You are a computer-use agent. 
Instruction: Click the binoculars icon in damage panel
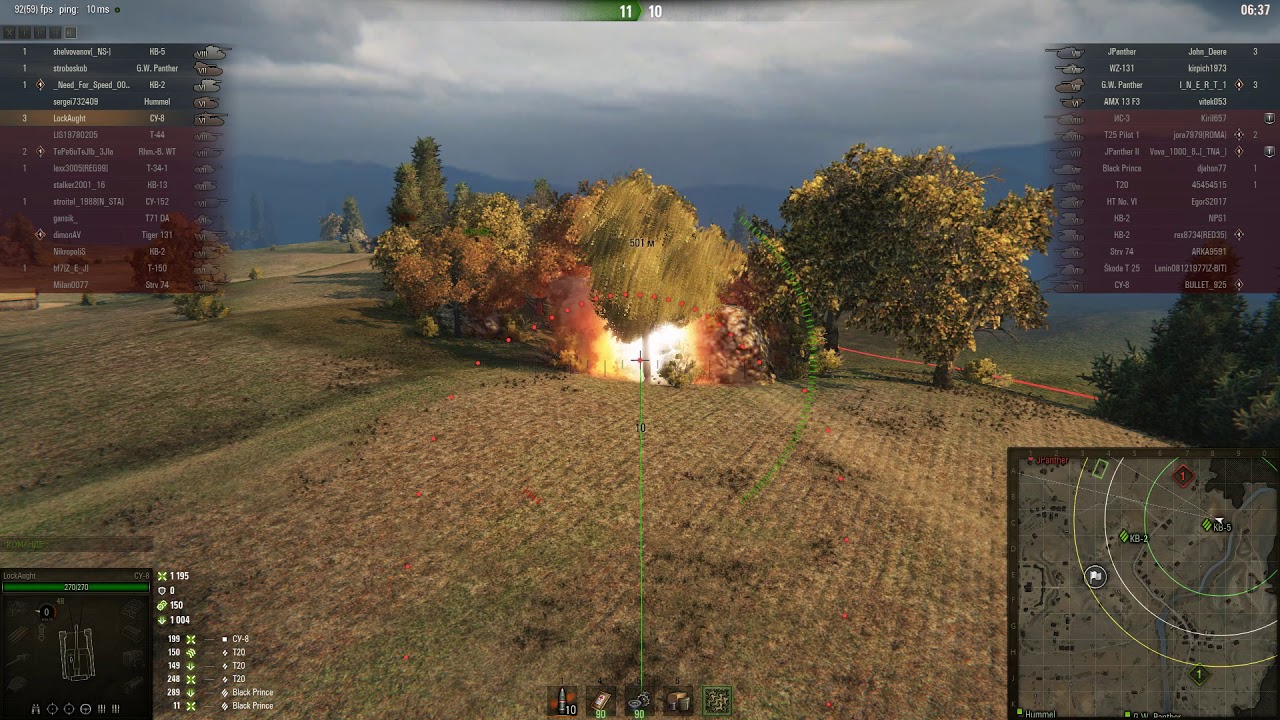click(36, 709)
